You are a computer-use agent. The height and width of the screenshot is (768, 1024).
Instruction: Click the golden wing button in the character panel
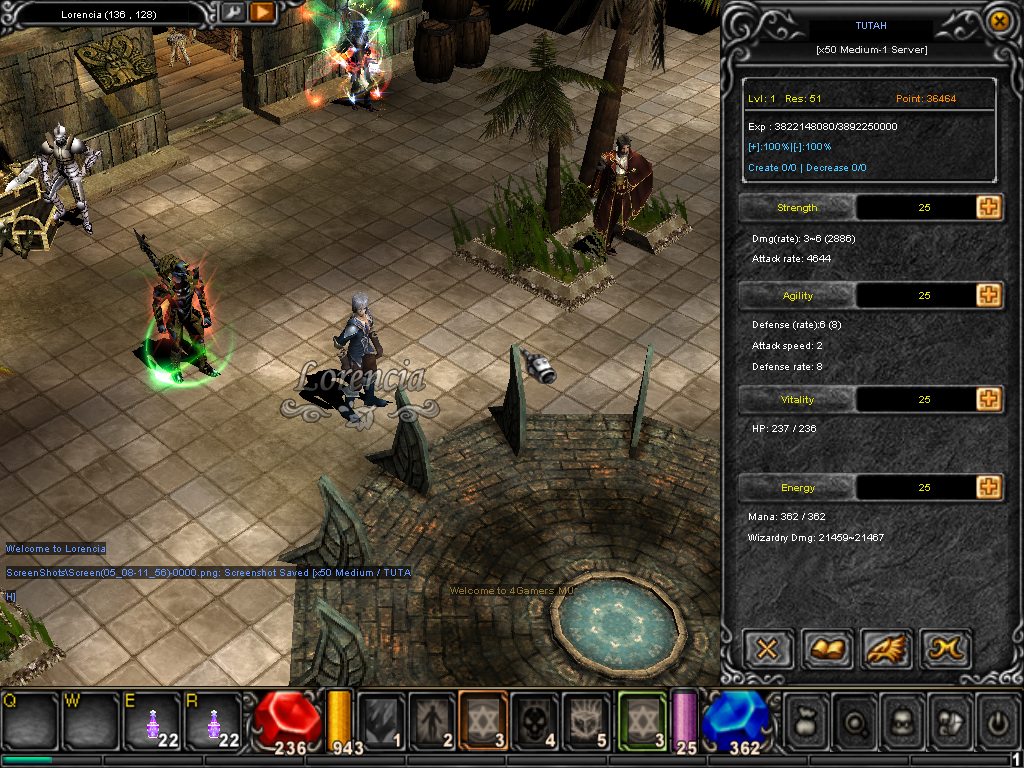click(x=885, y=650)
